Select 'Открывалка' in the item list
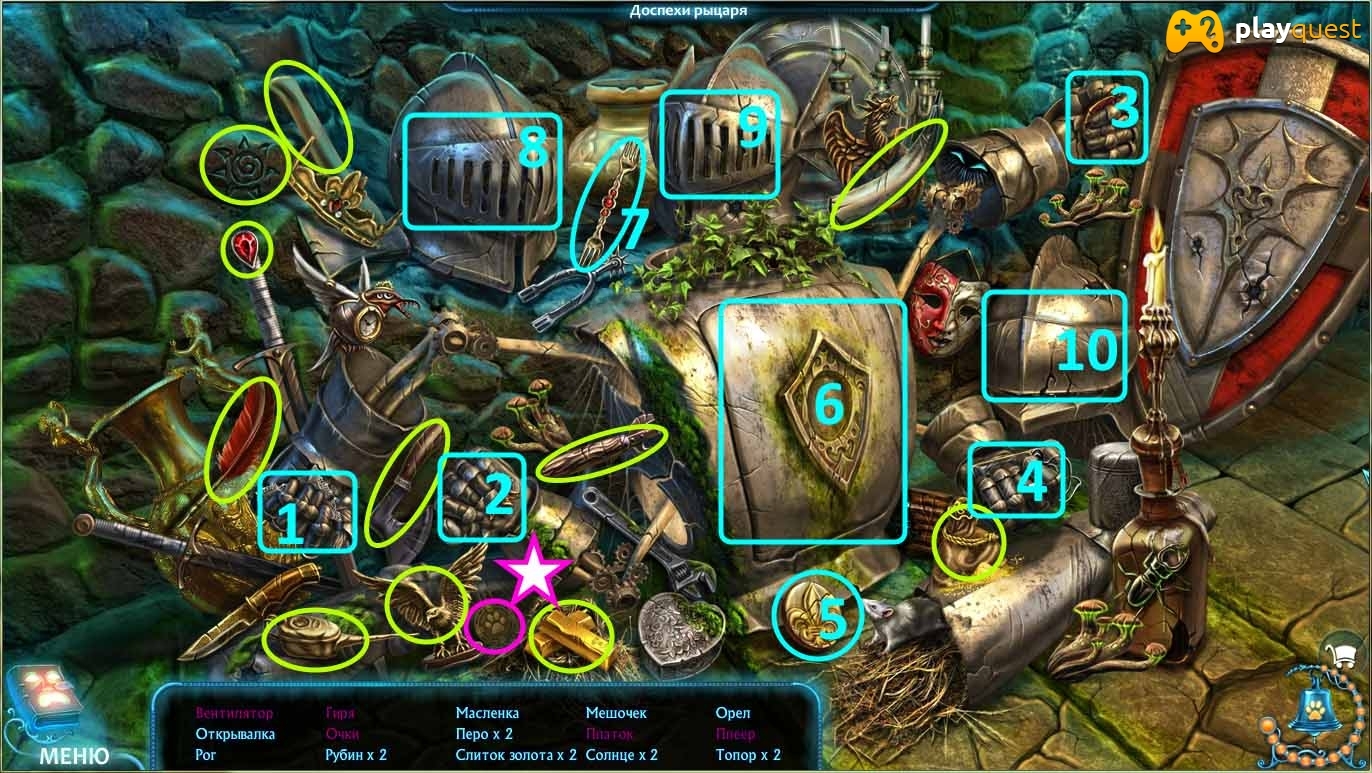Image resolution: width=1372 pixels, height=773 pixels. [x=235, y=734]
